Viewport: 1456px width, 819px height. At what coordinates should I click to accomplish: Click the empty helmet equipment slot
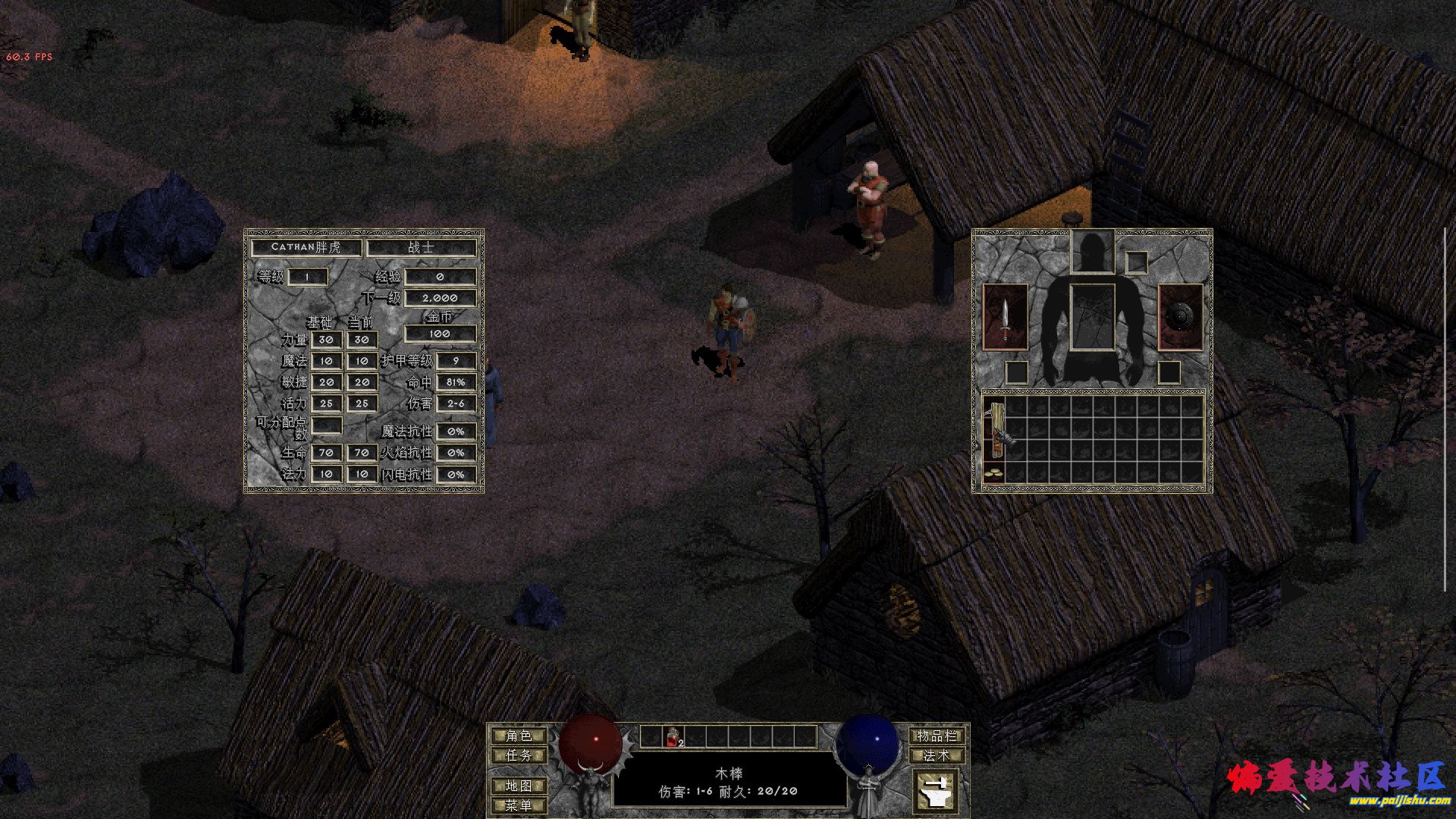point(1092,253)
